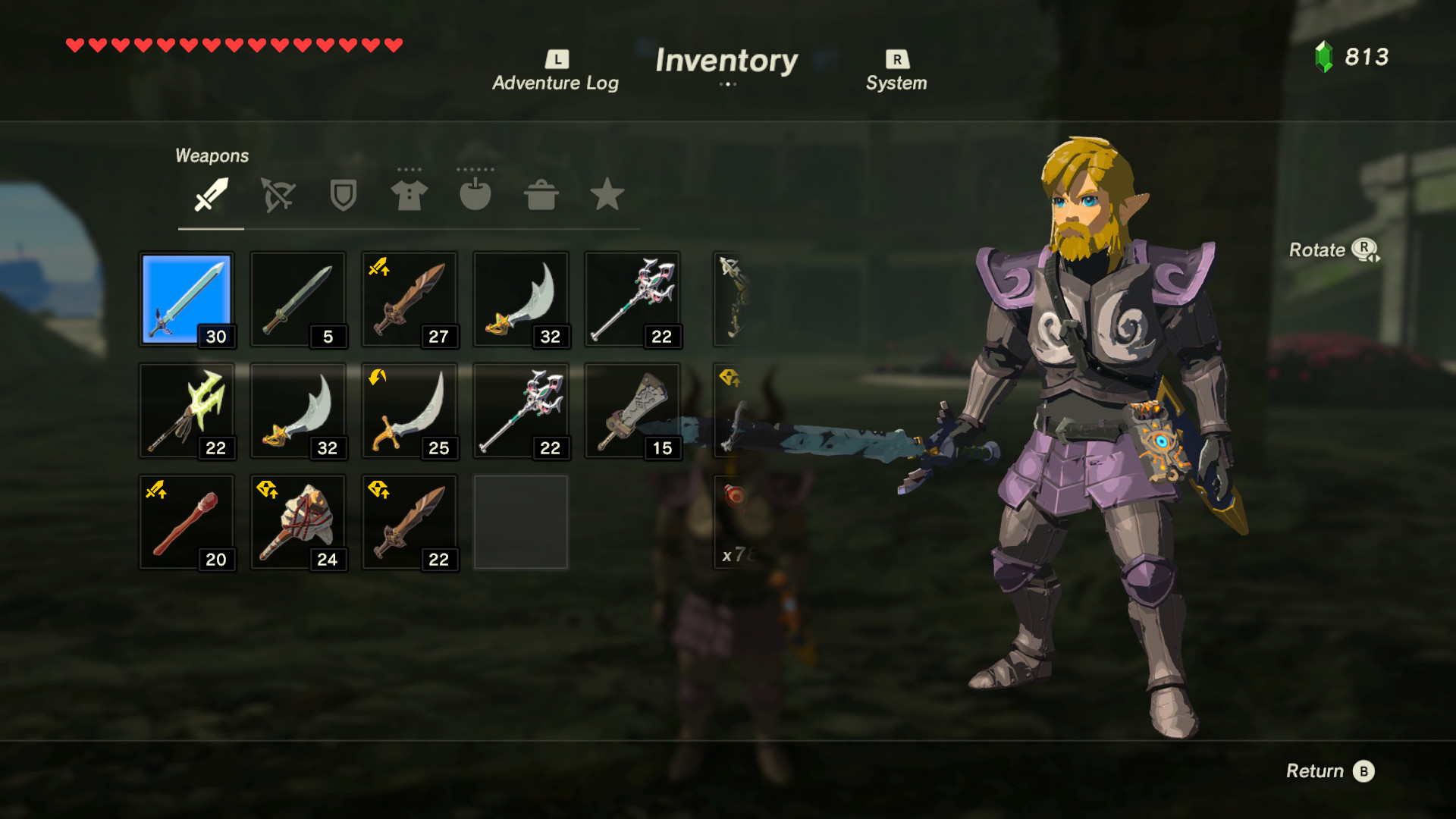Click the empty weapon inventory slot
Screen dimensions: 1456x819
tap(520, 522)
